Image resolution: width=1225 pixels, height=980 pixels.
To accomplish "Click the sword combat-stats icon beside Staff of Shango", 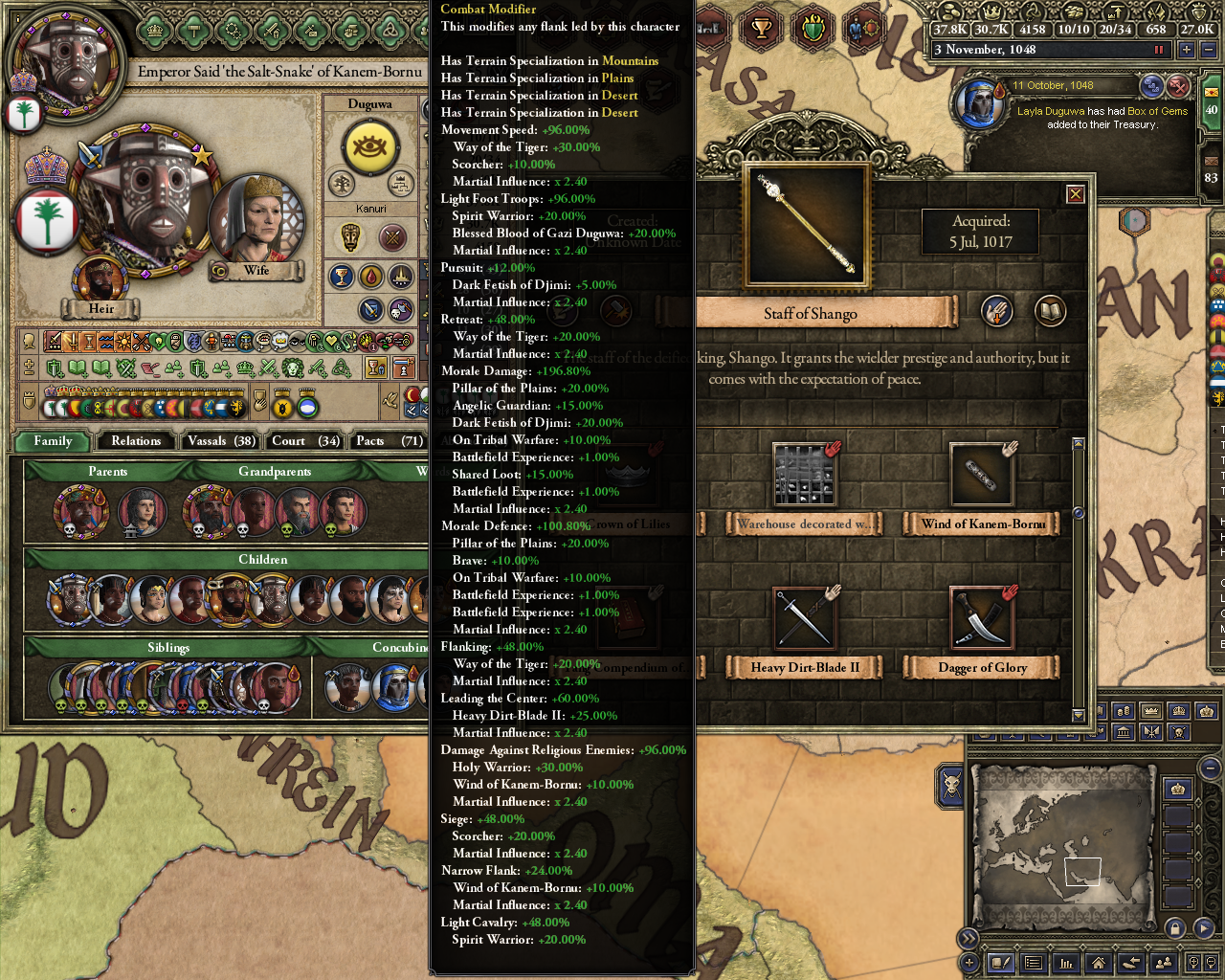I will [x=996, y=312].
